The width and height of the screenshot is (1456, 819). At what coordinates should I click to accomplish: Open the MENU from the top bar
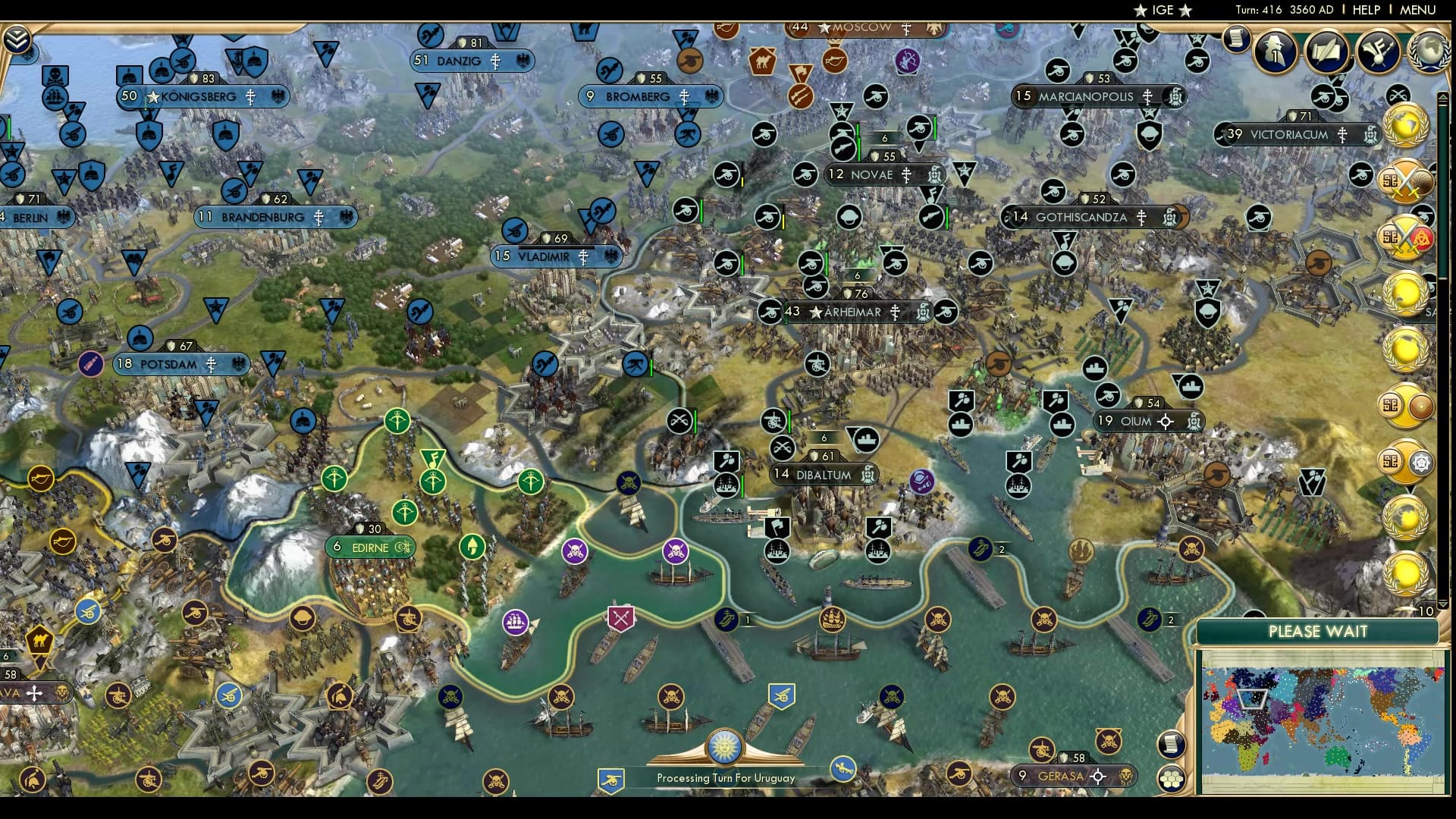point(1418,10)
